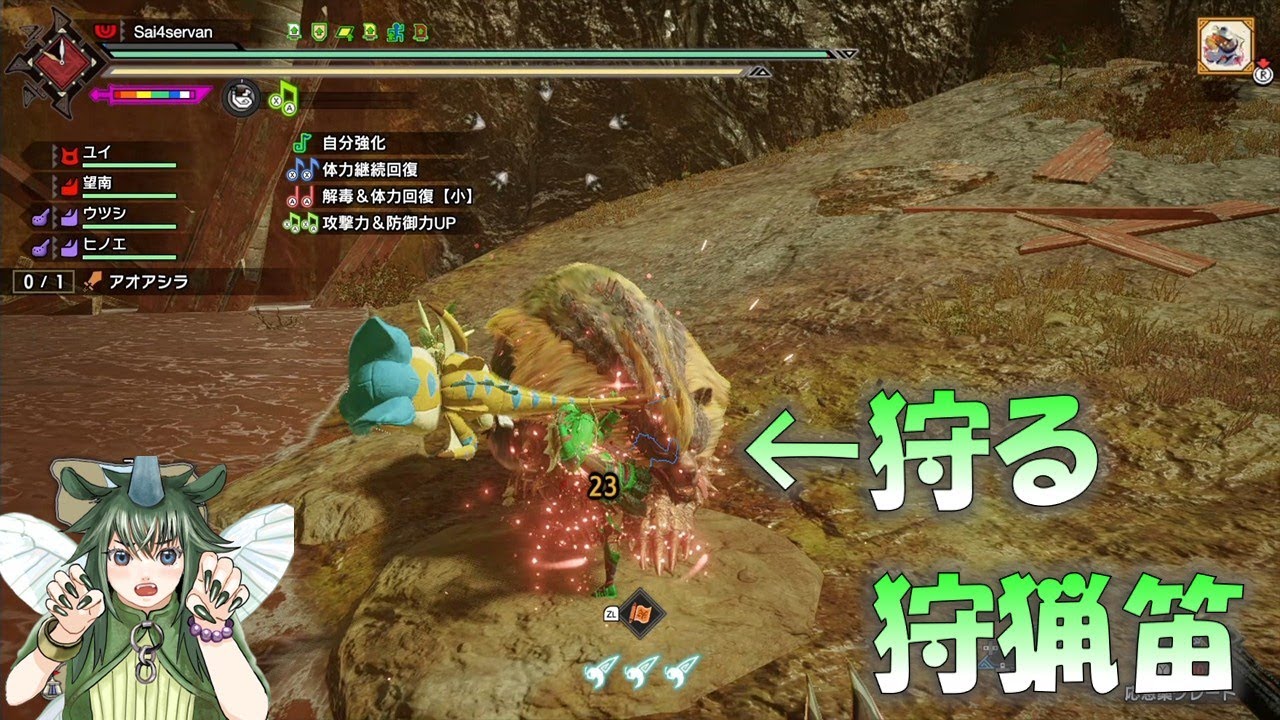The height and width of the screenshot is (720, 1280).
Task: Click the orange-framed buddy portrait icon
Action: click(1226, 46)
